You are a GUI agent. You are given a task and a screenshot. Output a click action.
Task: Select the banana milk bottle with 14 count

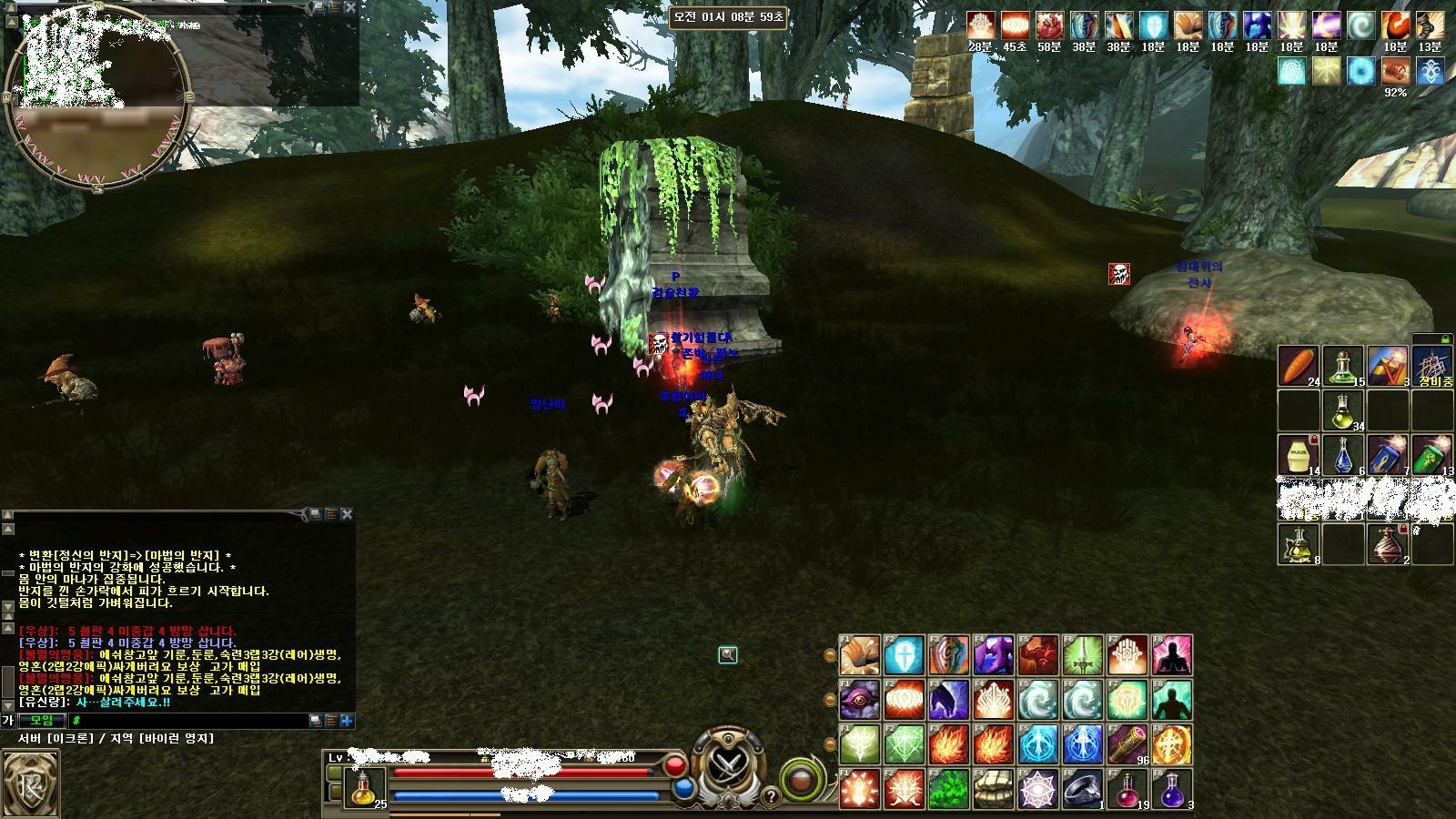[1299, 455]
